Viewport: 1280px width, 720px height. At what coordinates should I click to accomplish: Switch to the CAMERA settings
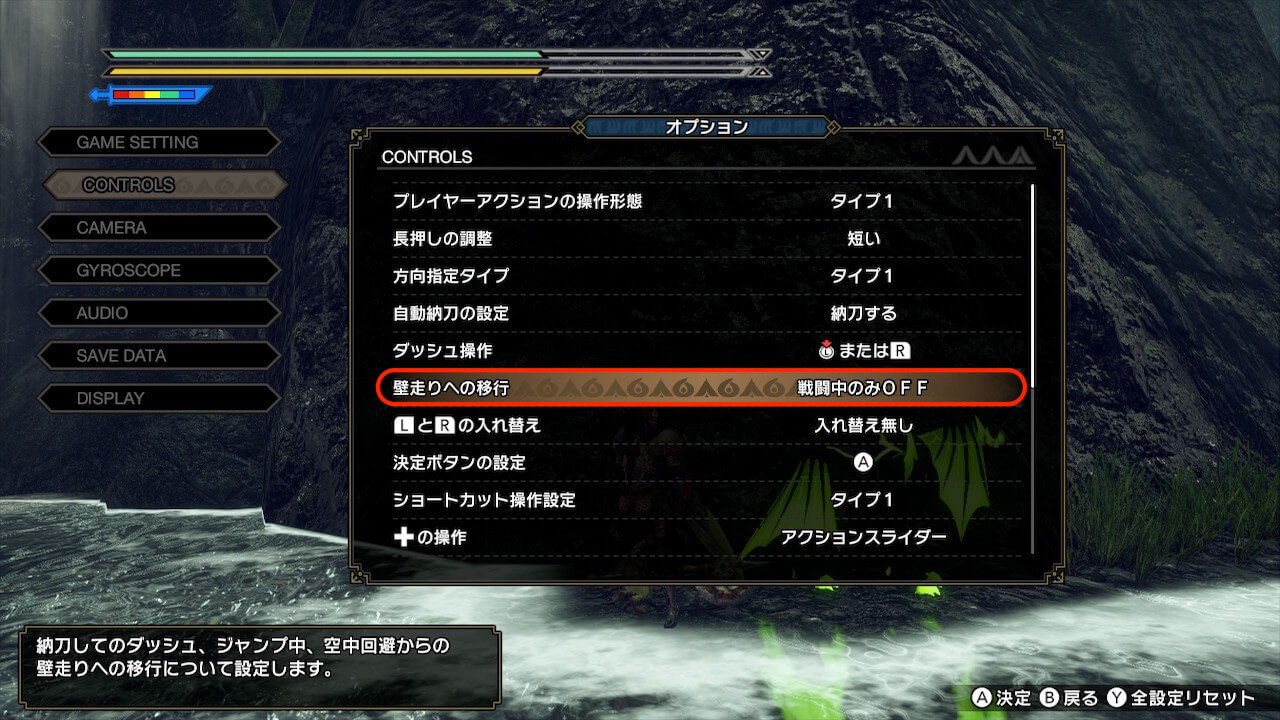point(158,228)
